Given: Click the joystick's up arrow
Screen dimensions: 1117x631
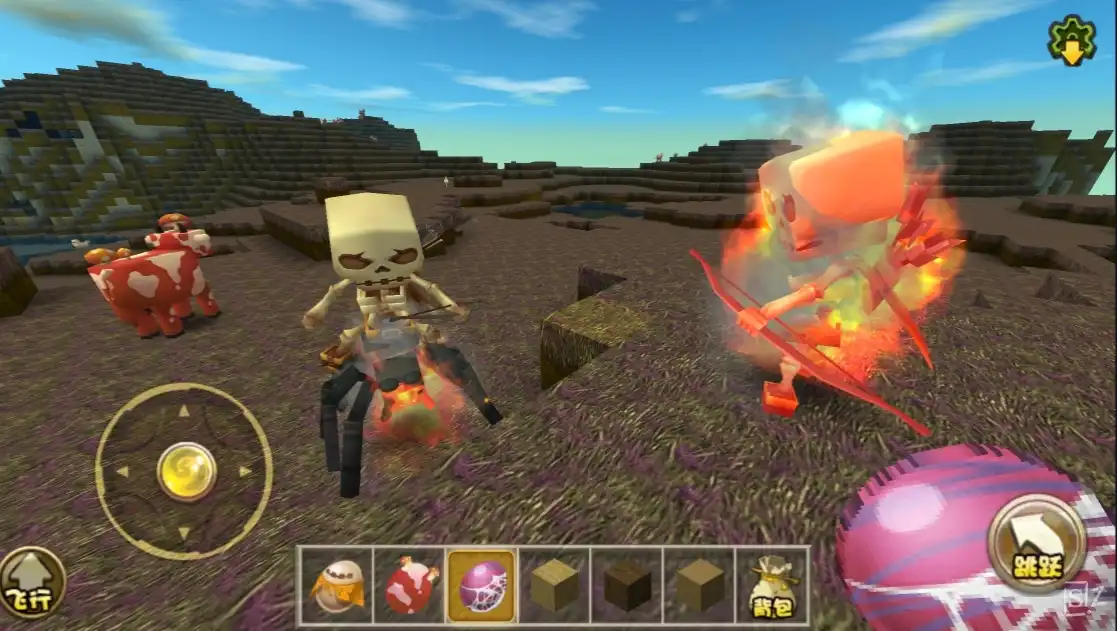Looking at the screenshot, I should click(184, 411).
